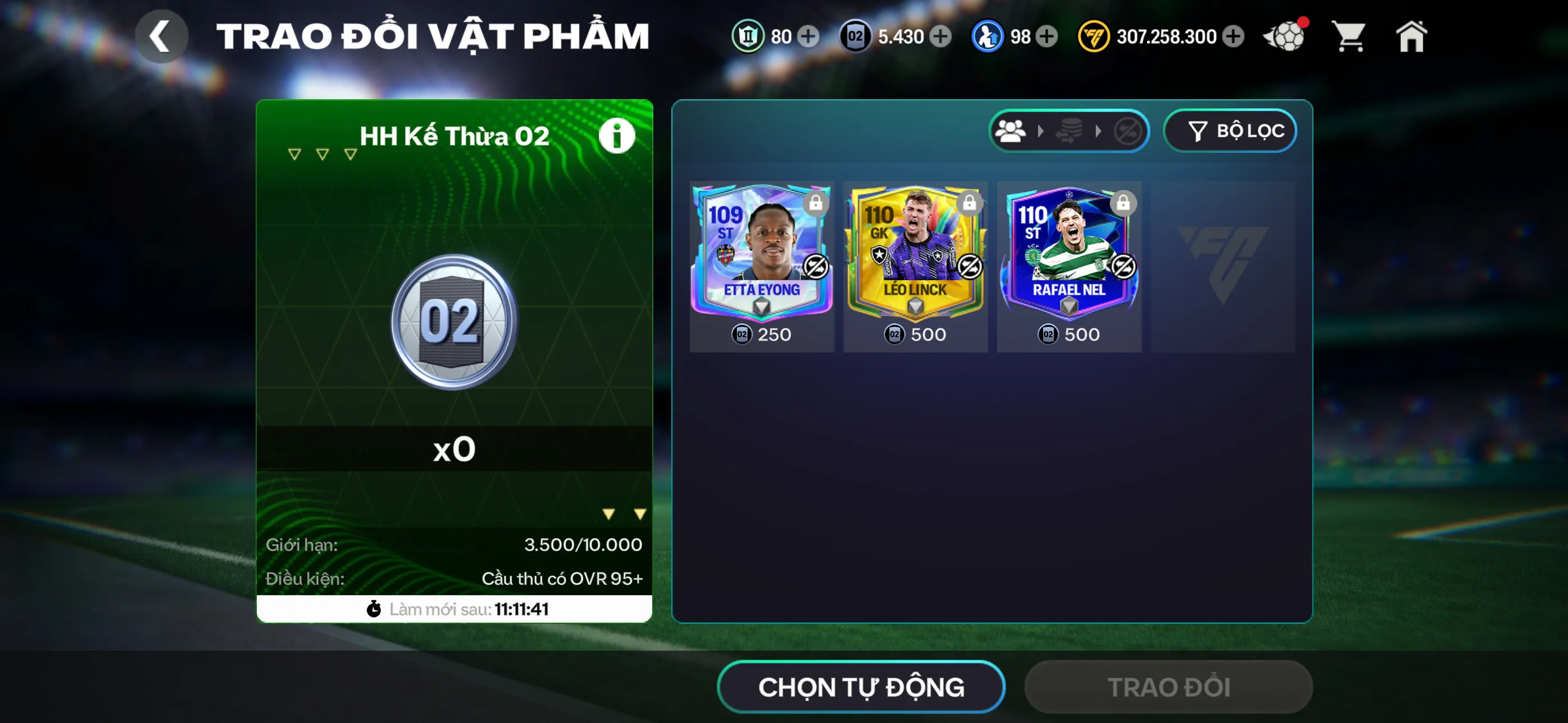Viewport: 1568px width, 723px height.
Task: Go back with the arrow at top left
Action: pyautogui.click(x=162, y=35)
